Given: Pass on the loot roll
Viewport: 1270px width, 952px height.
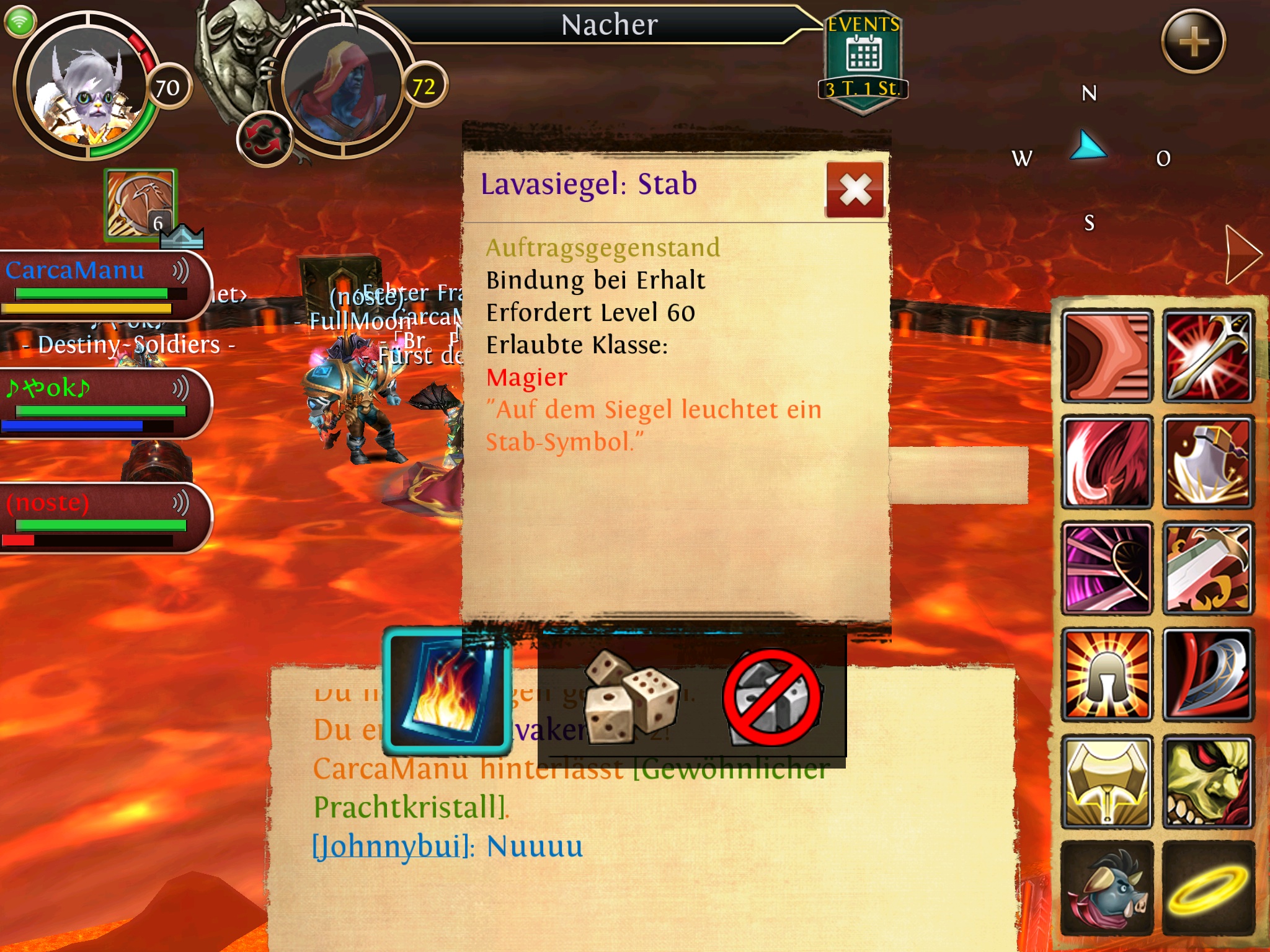Looking at the screenshot, I should 771,697.
